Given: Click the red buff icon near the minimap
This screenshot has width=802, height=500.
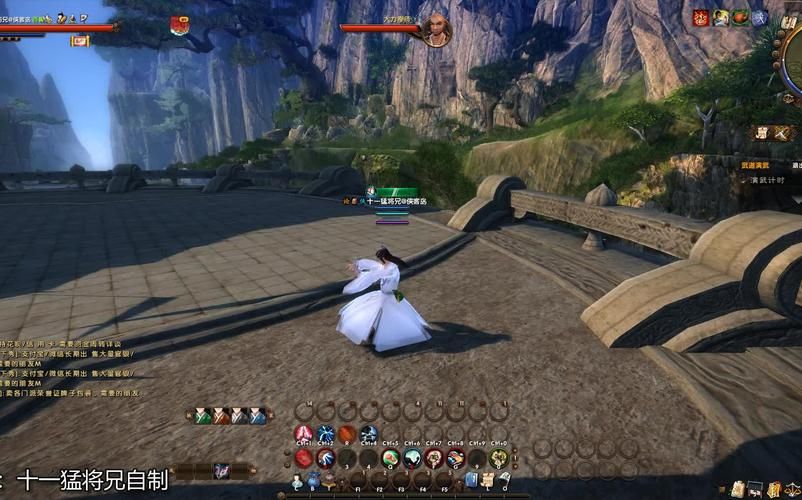Looking at the screenshot, I should tap(701, 17).
